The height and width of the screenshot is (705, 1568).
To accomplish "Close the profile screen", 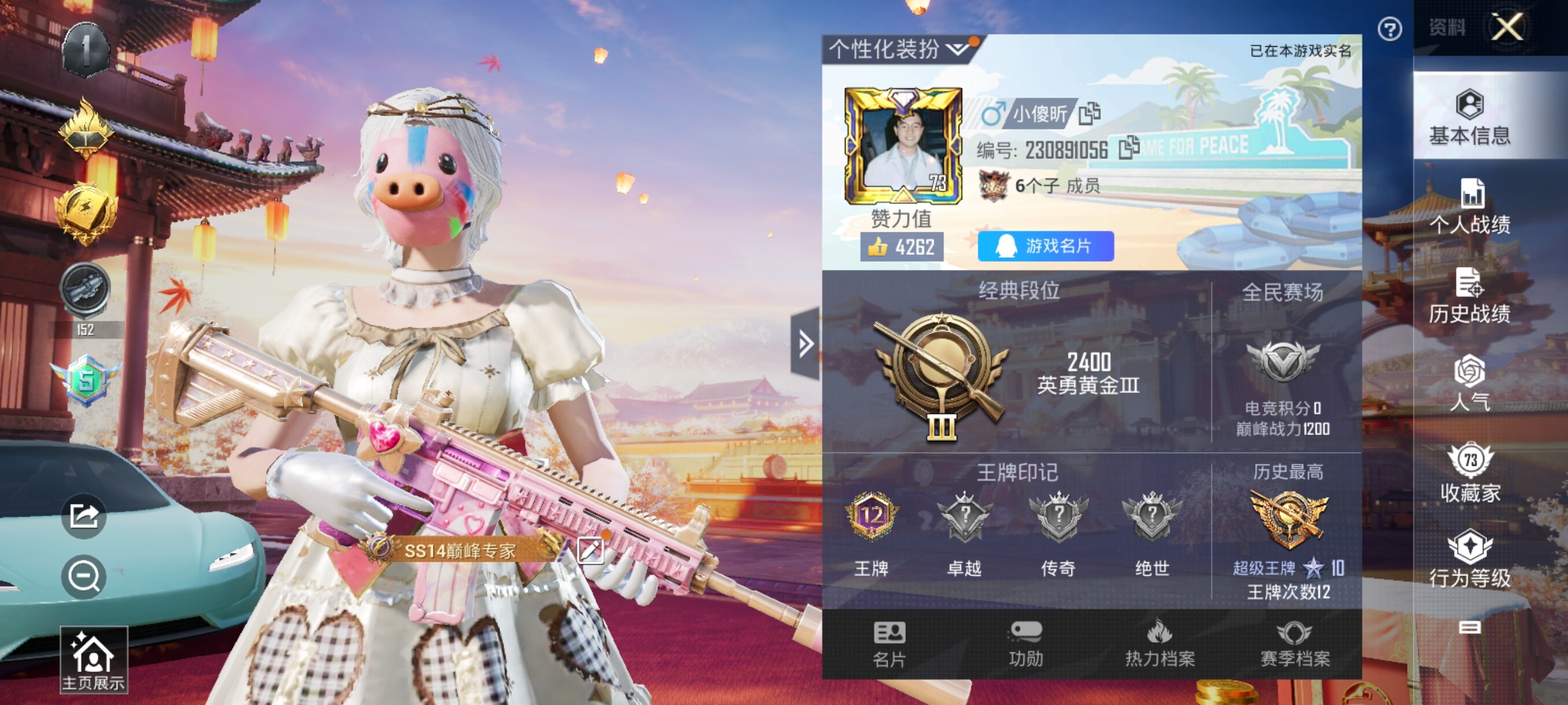I will (1506, 27).
